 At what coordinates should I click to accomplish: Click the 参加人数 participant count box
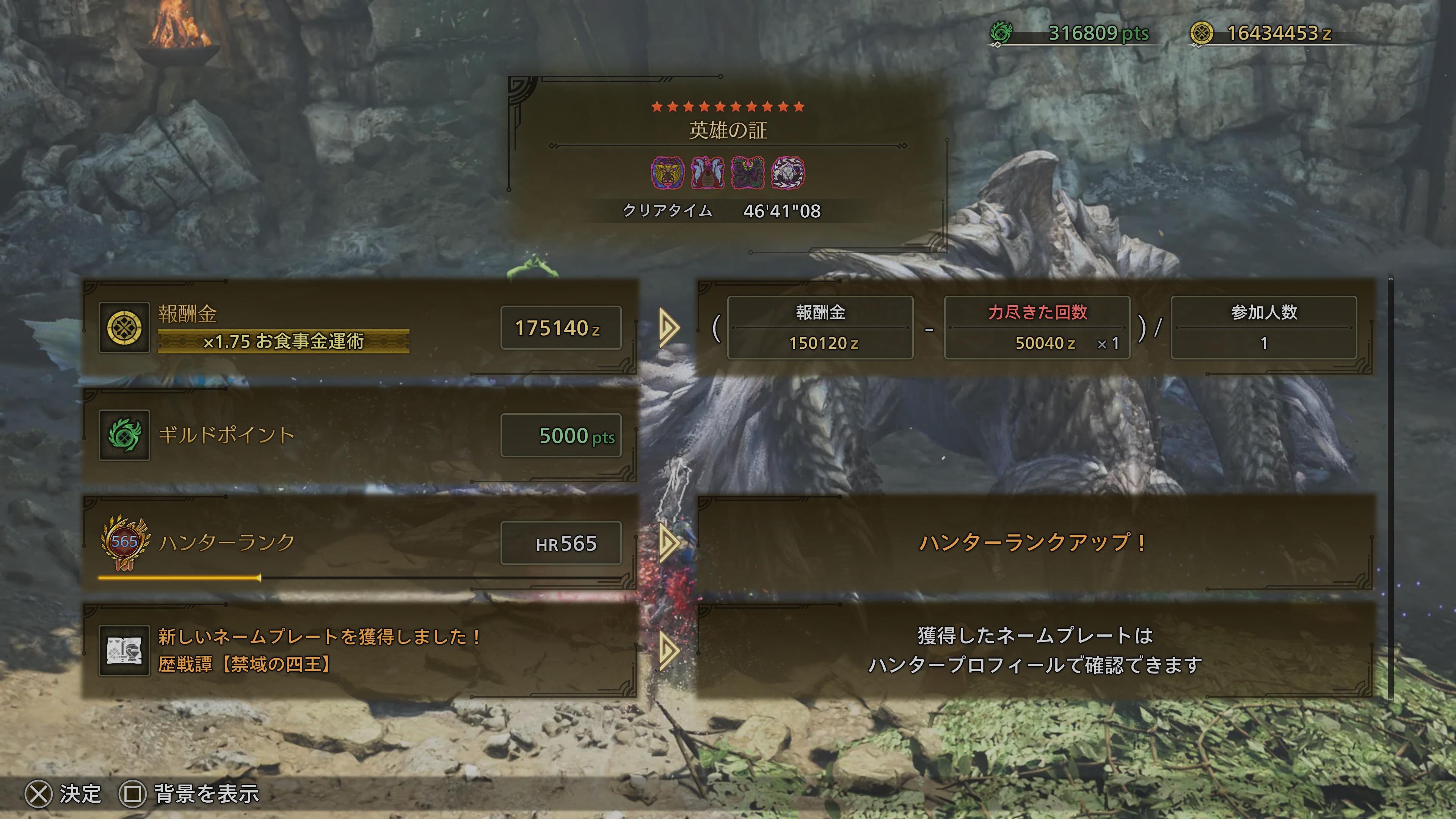pos(1264,328)
